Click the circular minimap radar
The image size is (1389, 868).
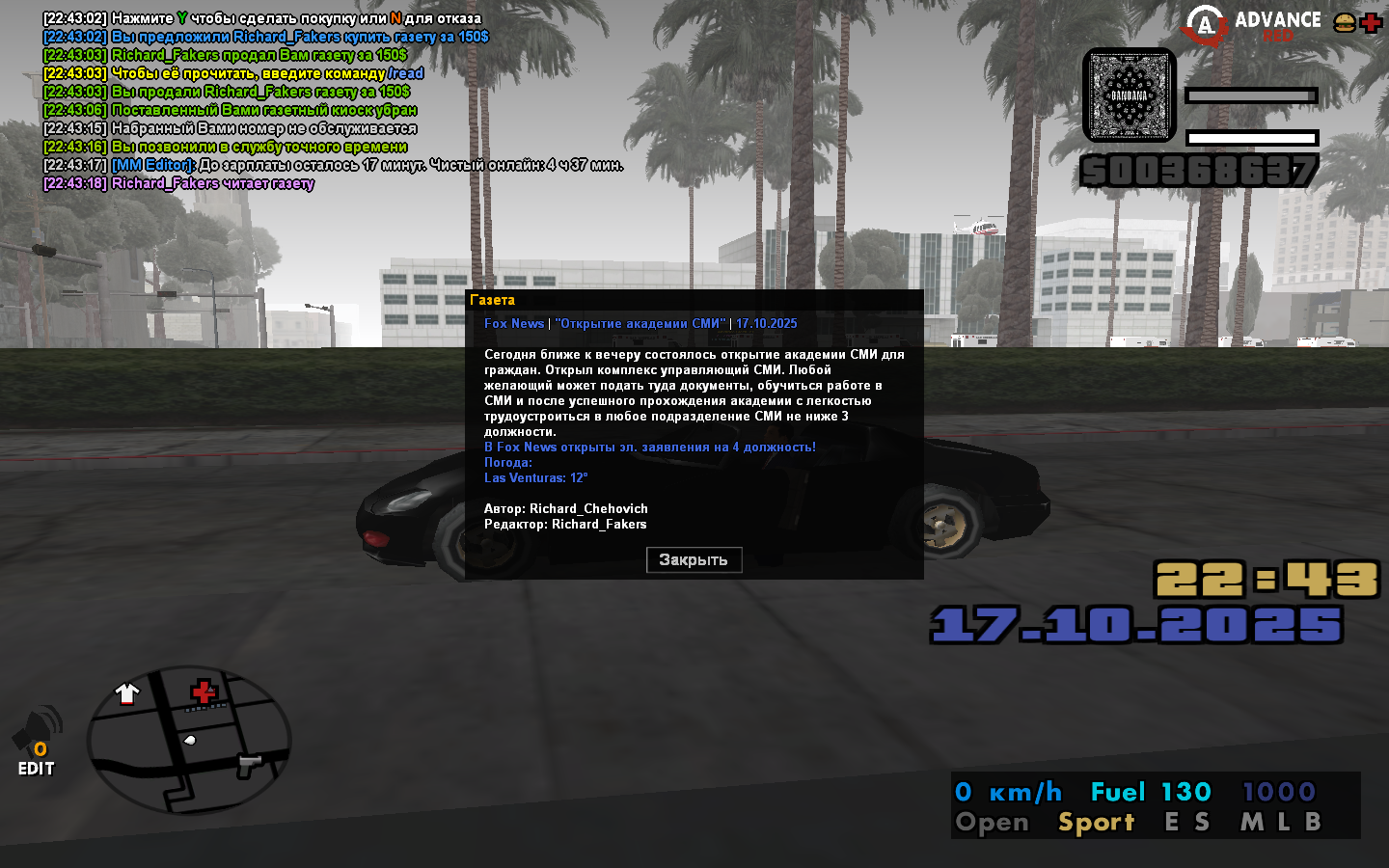(189, 740)
